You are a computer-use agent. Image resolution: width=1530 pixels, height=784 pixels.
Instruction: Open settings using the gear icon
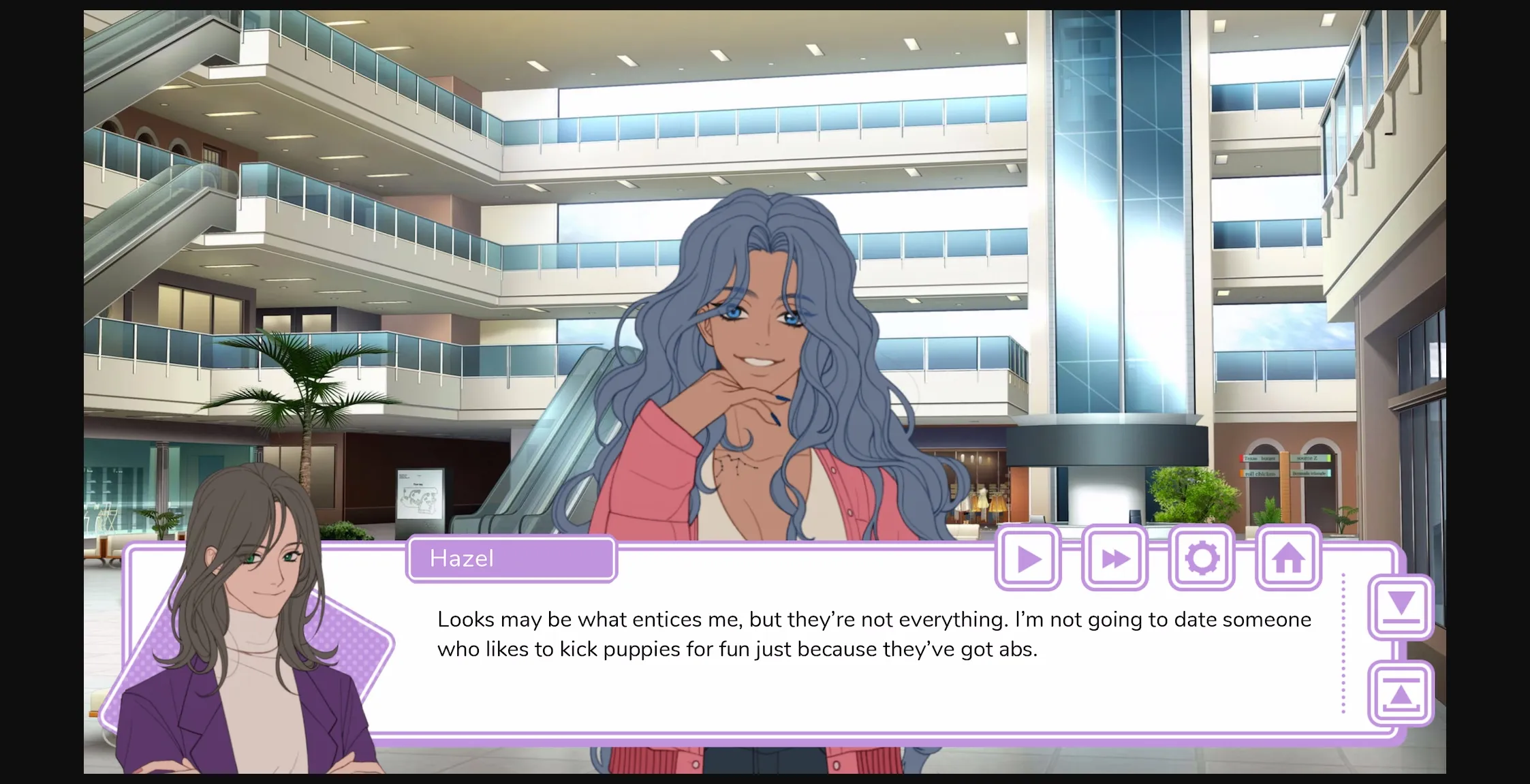pos(1201,557)
